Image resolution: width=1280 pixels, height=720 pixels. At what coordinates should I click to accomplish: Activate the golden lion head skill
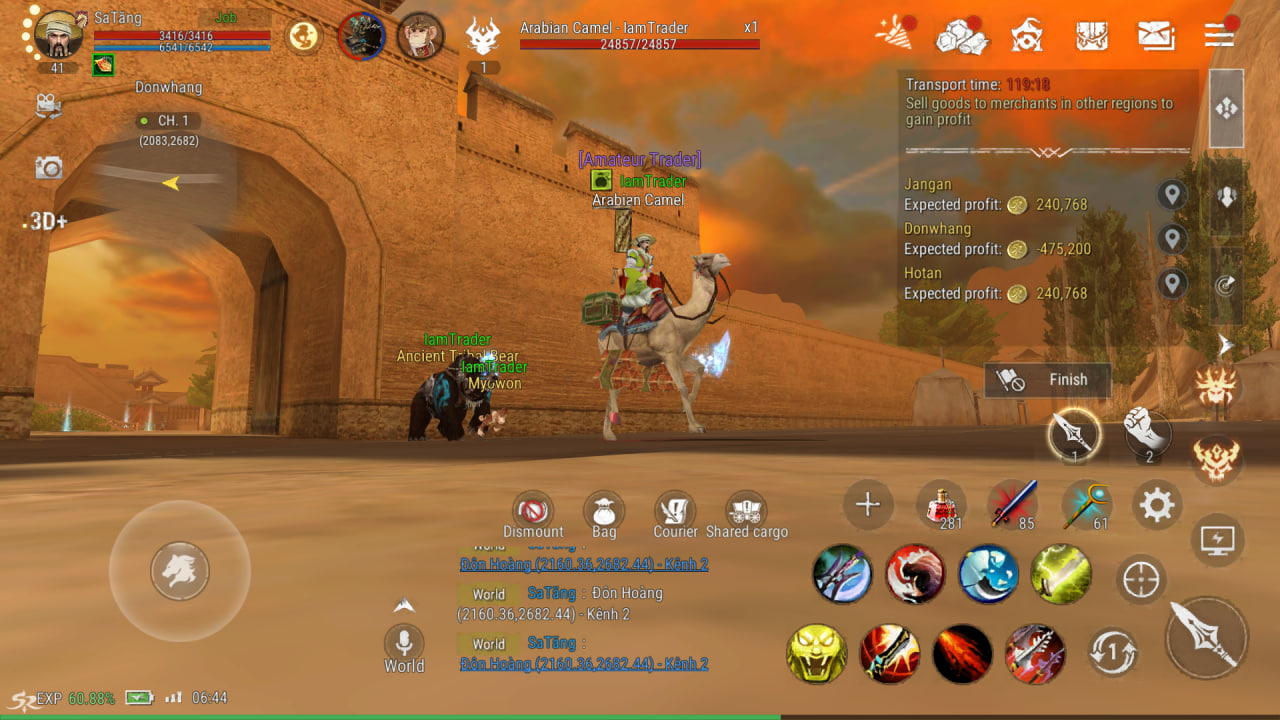(816, 654)
